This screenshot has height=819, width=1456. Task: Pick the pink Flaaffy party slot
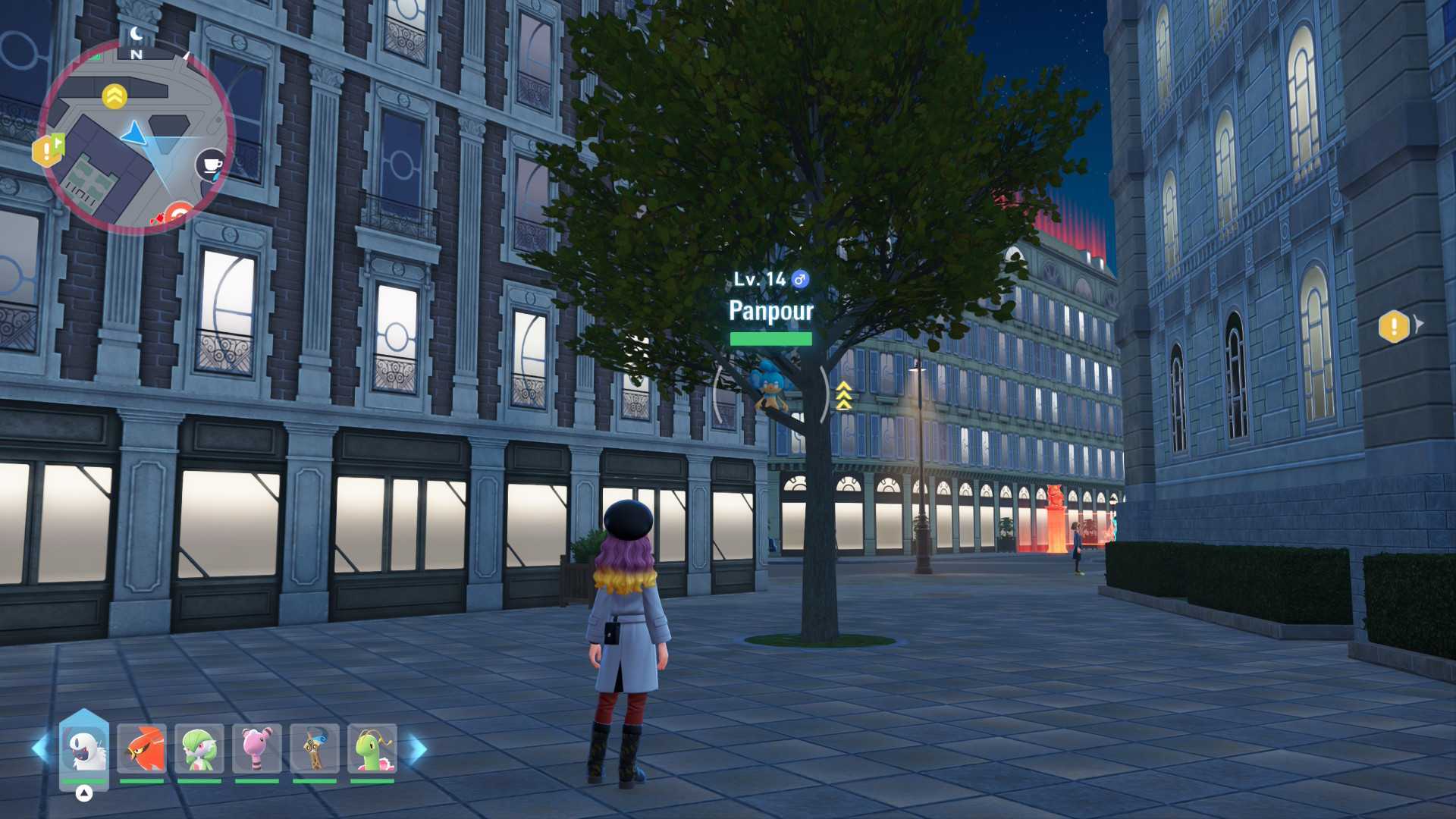[x=257, y=748]
